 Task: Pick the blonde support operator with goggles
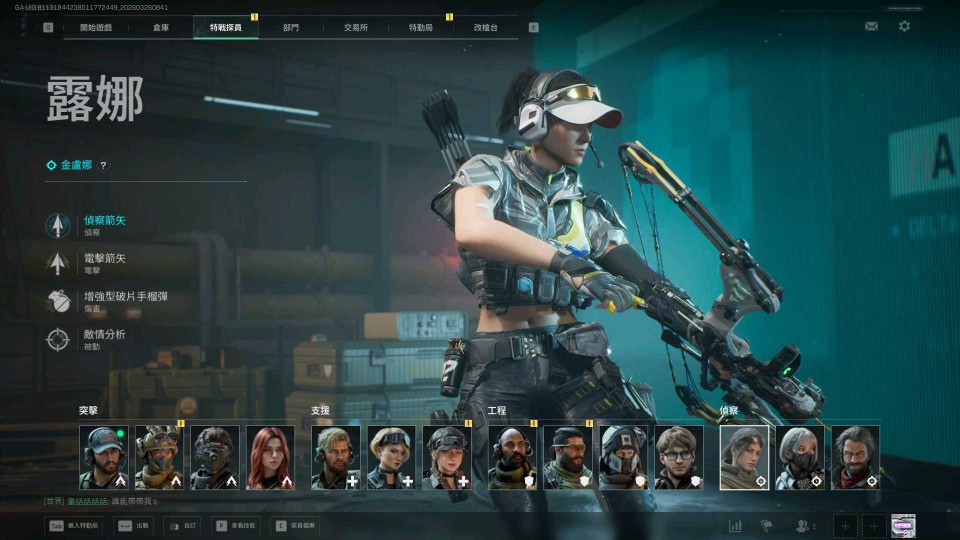tap(391, 457)
